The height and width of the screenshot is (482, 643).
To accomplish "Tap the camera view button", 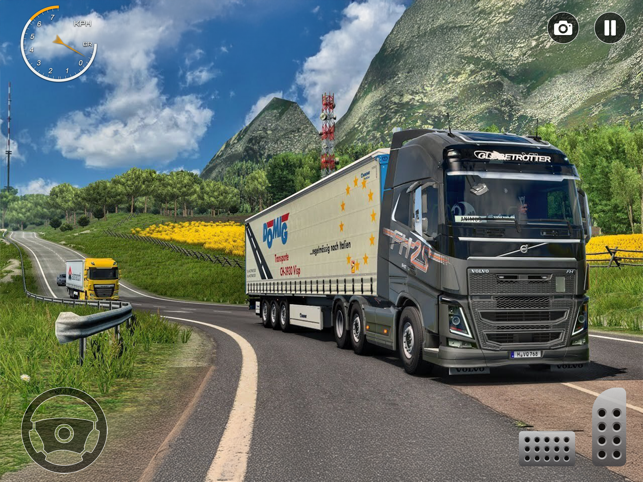I will tap(563, 28).
